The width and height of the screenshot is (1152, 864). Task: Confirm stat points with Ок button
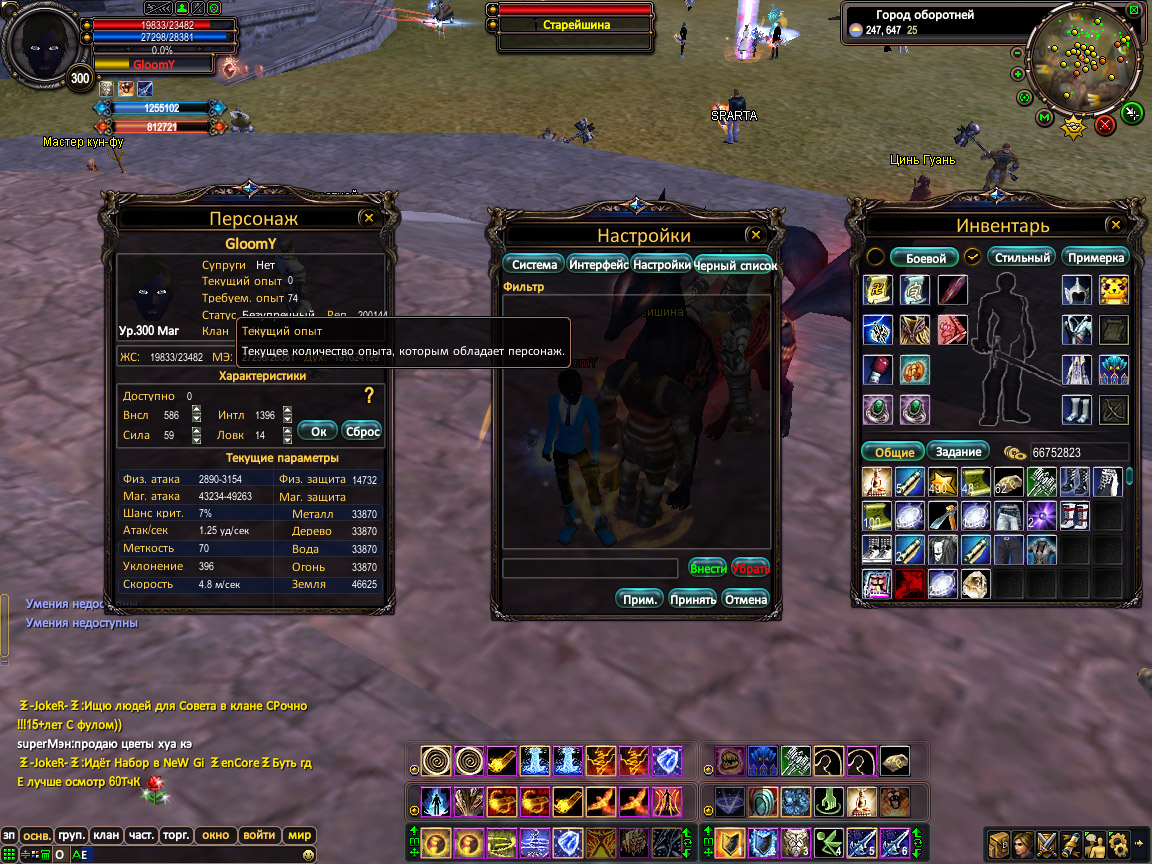click(318, 431)
